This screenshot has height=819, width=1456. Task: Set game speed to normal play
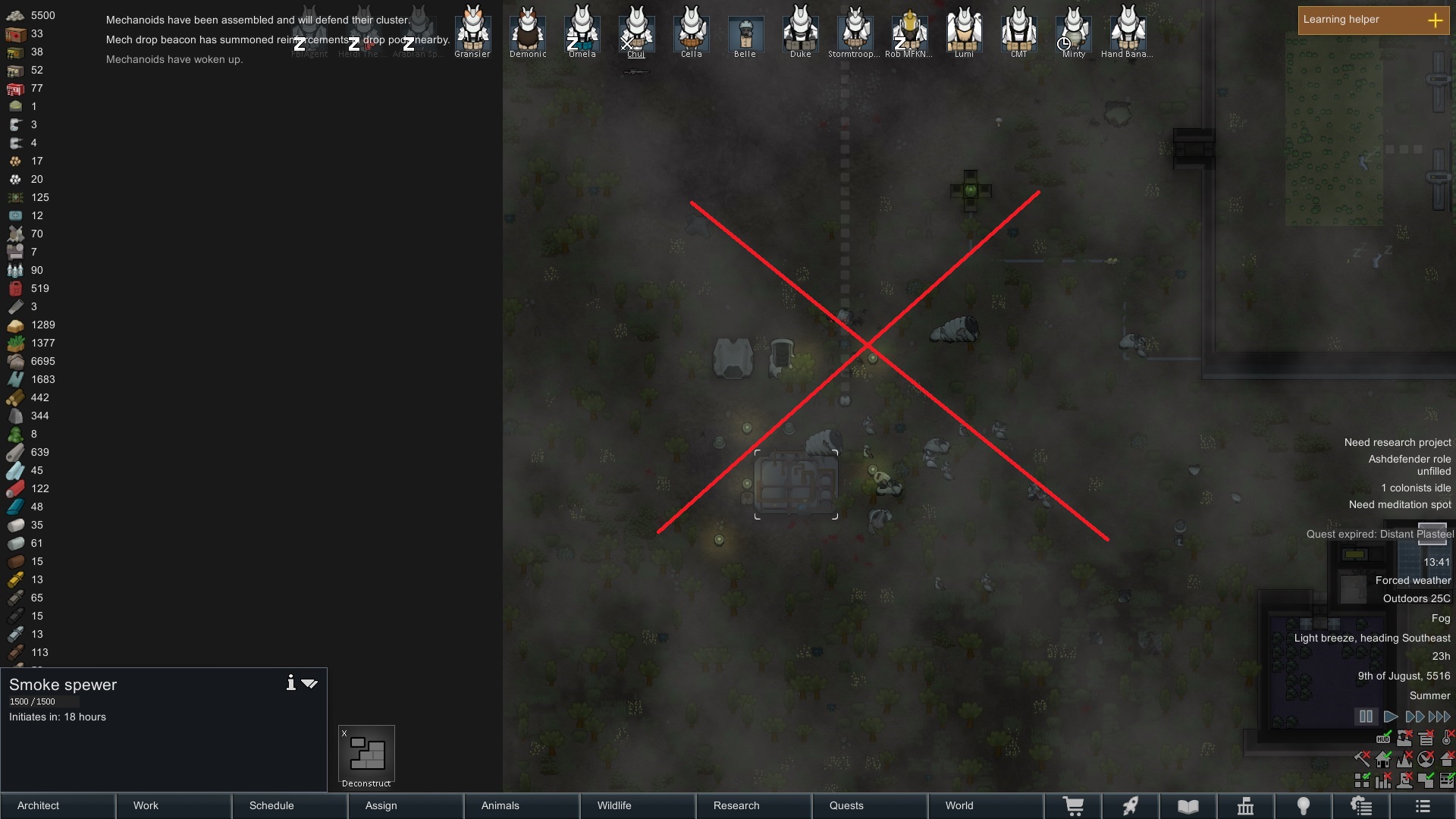pyautogui.click(x=1390, y=717)
